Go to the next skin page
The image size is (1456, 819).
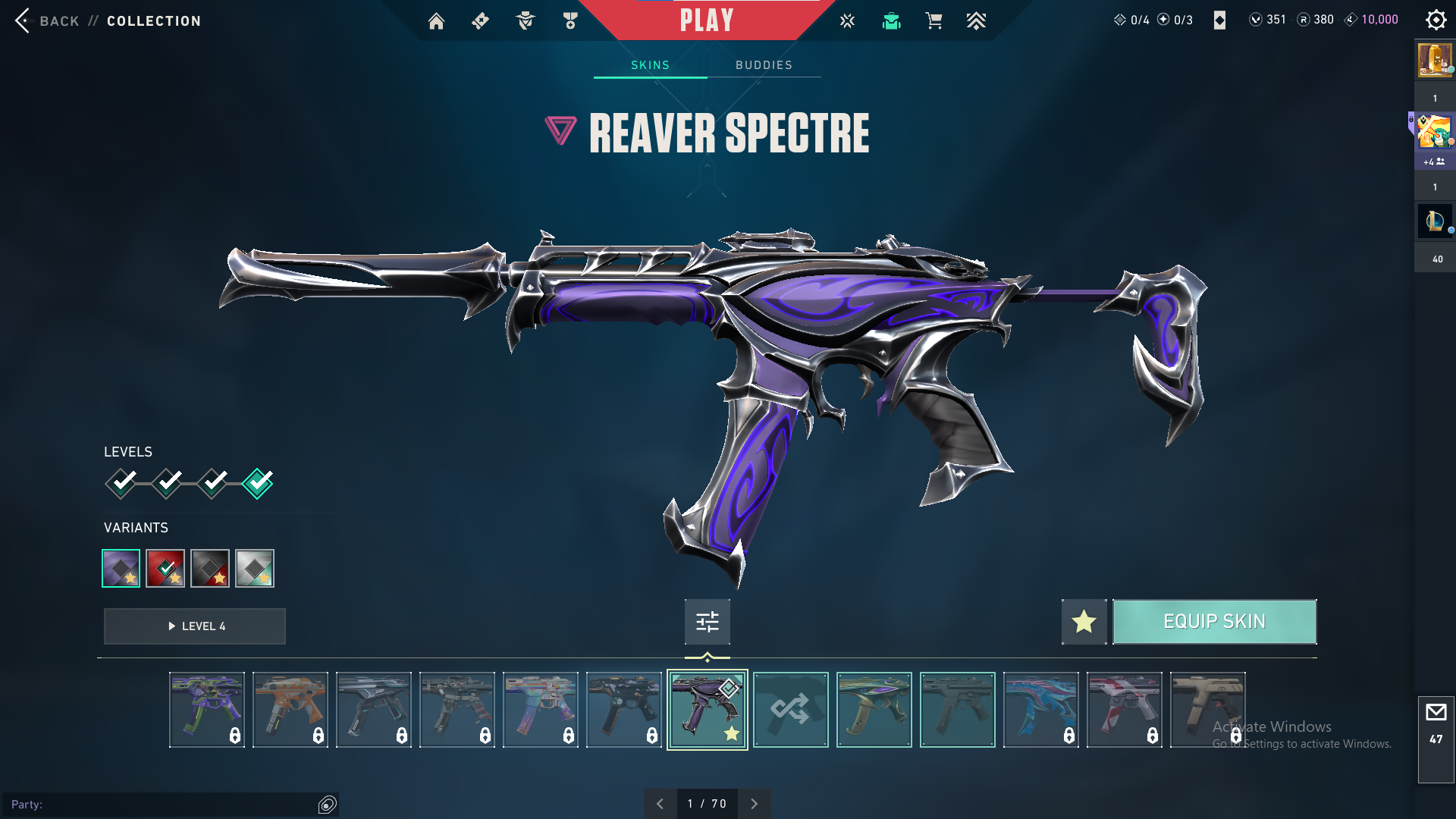point(754,804)
